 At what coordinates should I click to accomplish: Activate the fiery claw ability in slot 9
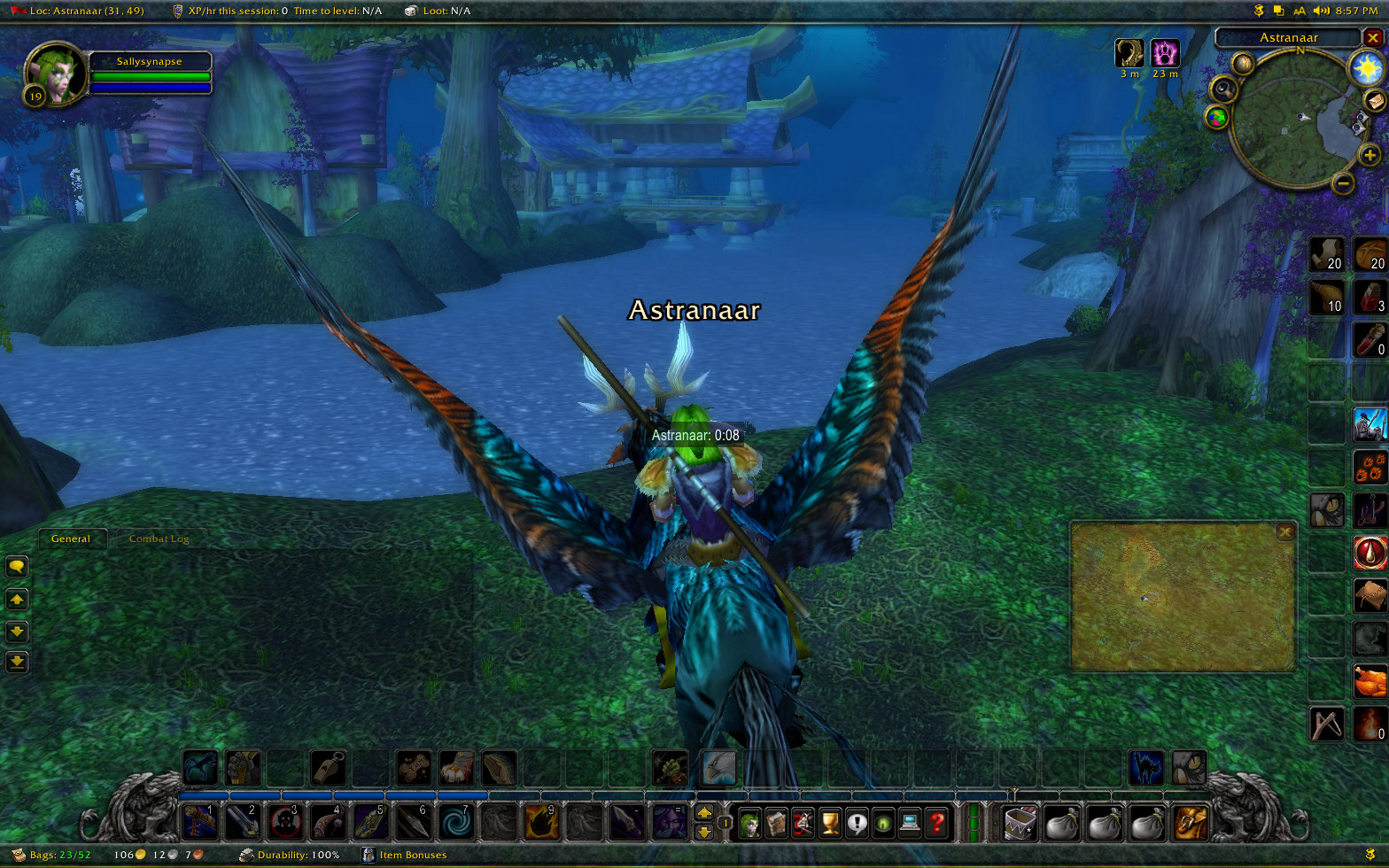[541, 823]
